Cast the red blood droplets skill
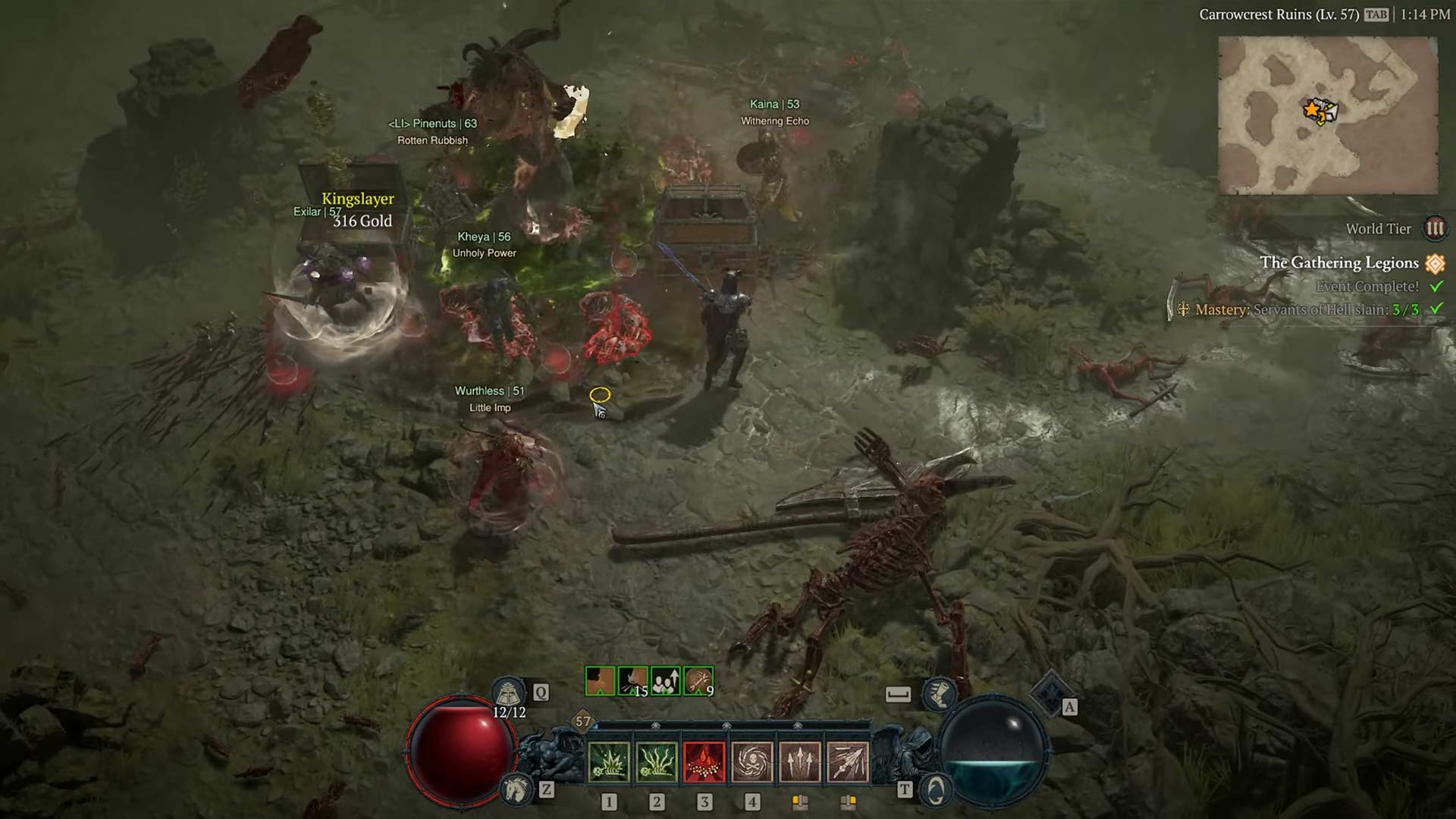 [x=704, y=761]
